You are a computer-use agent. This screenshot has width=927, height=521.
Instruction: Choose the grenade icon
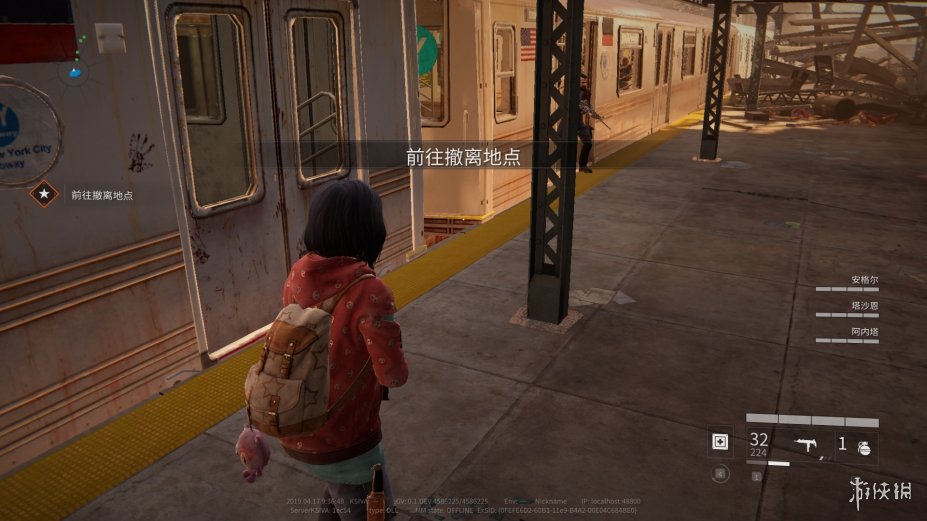[864, 447]
